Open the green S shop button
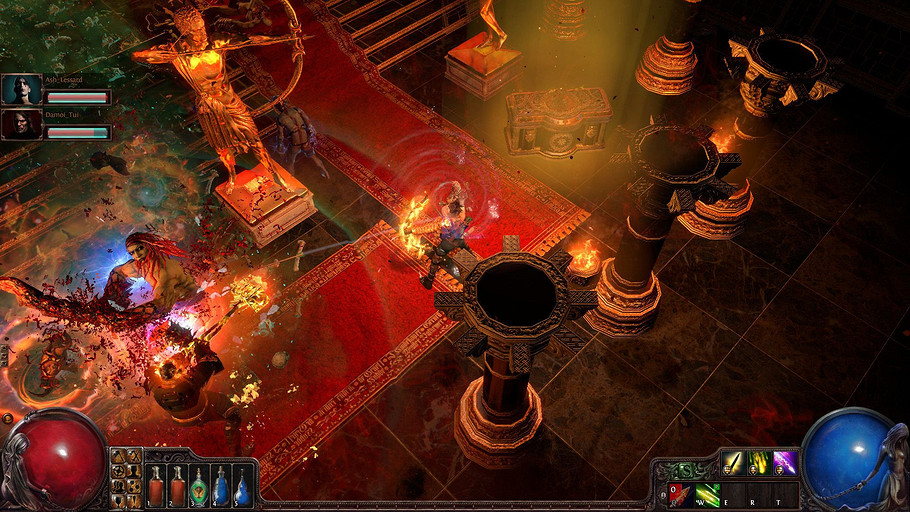This screenshot has height=512, width=910. click(688, 469)
